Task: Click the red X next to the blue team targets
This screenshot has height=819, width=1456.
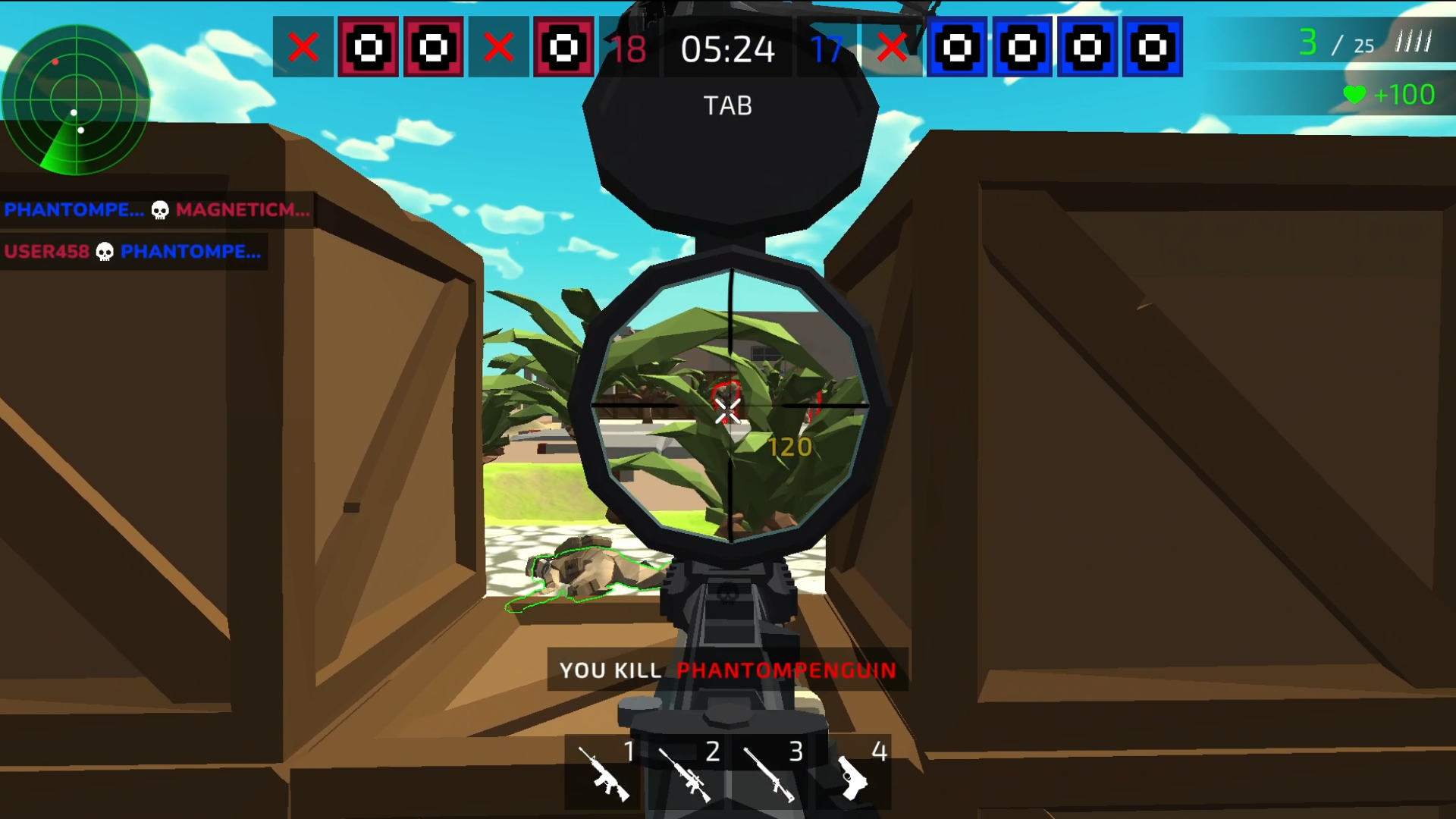Action: pos(892,48)
